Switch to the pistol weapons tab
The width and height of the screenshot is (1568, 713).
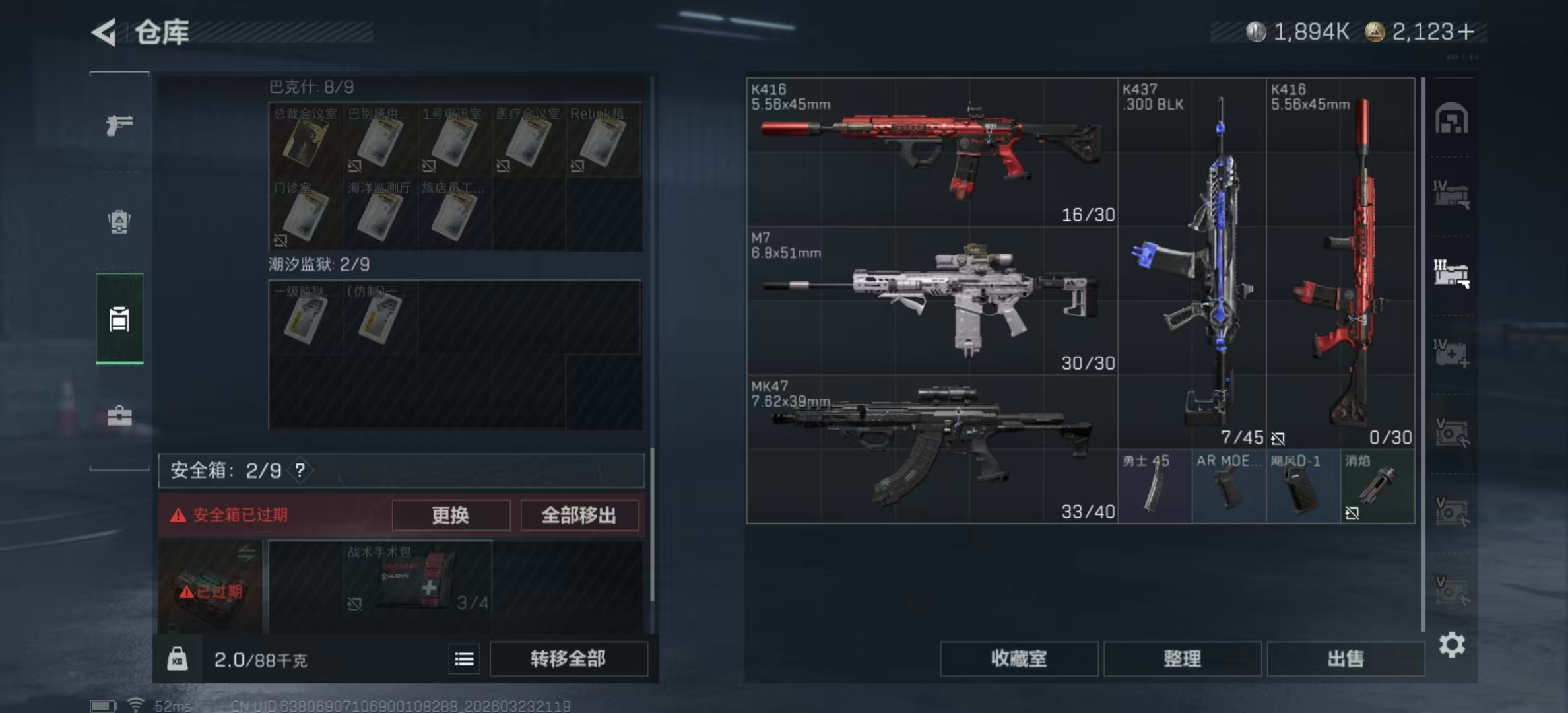pos(119,124)
